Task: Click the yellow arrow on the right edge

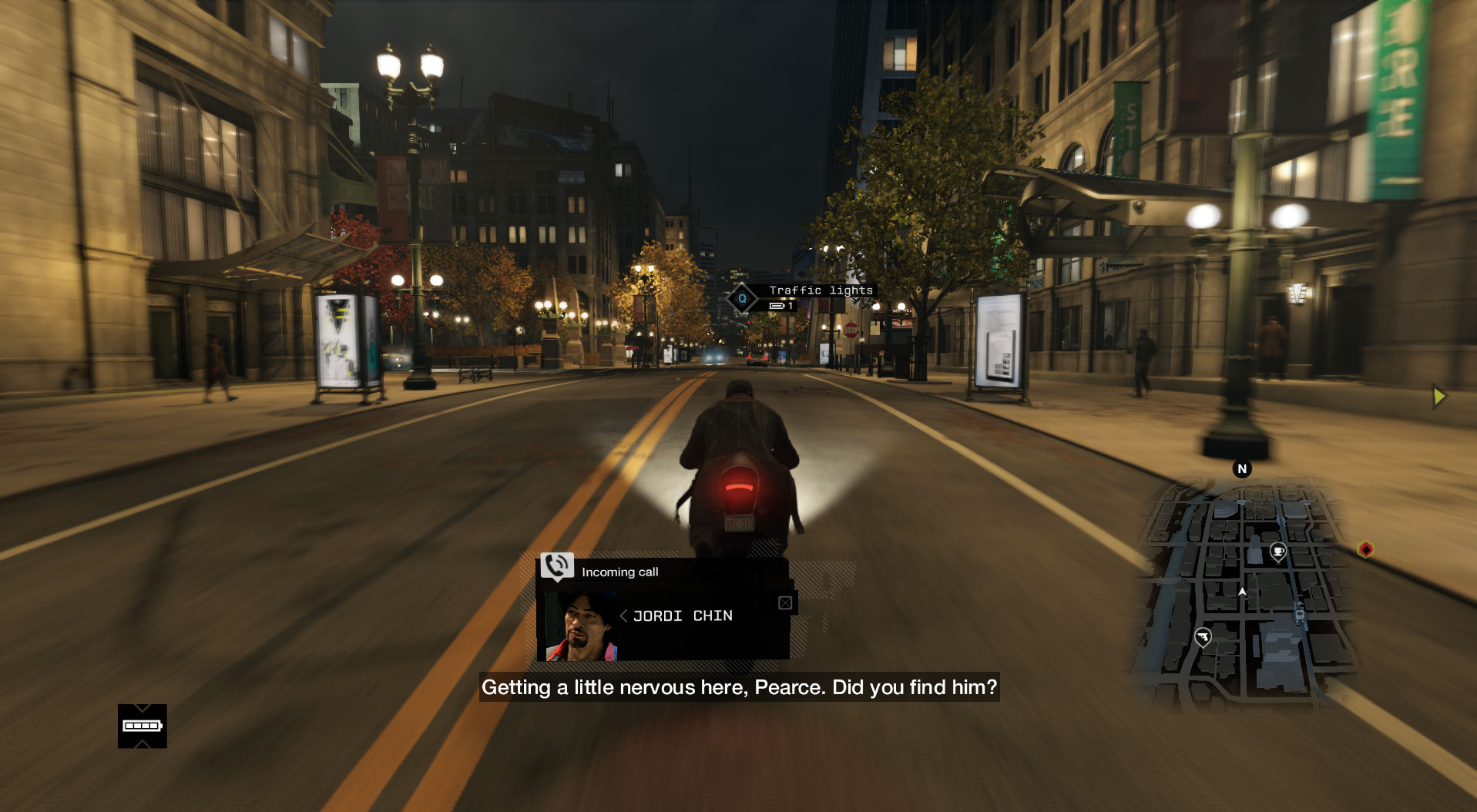Action: [x=1439, y=396]
